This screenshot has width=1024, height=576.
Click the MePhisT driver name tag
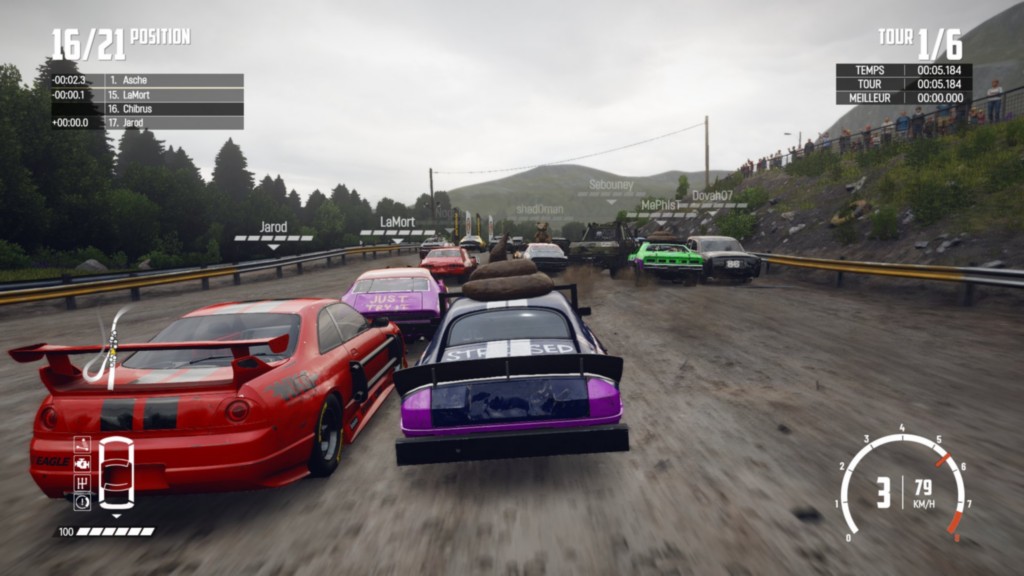pos(660,205)
